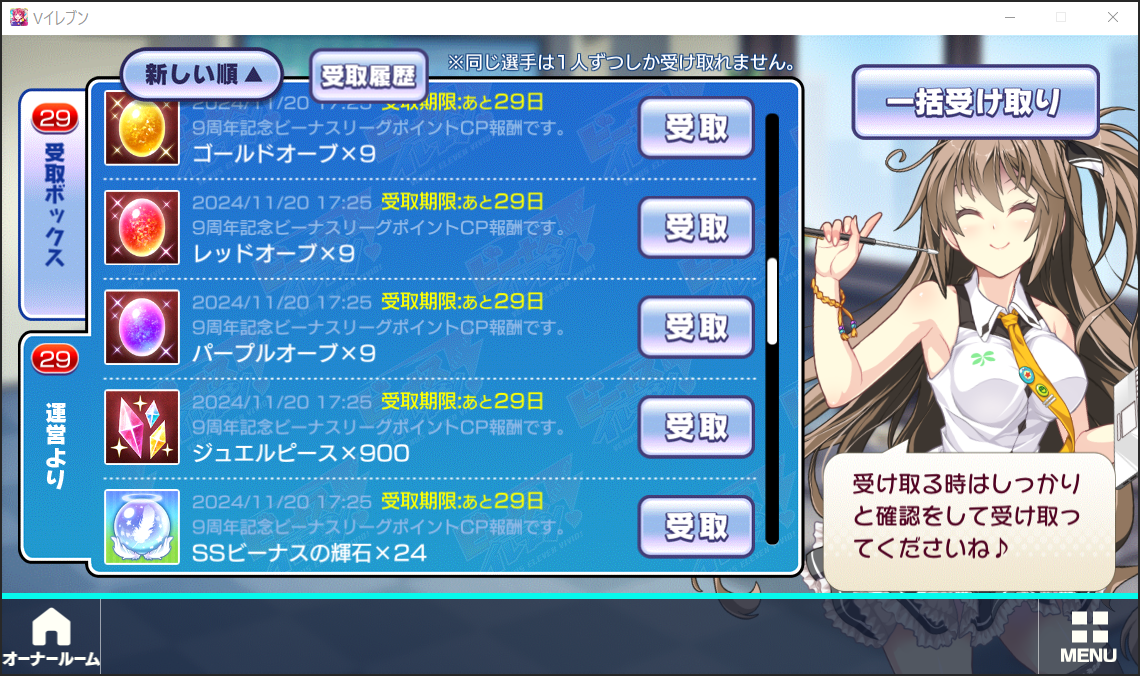The height and width of the screenshot is (676, 1140).
Task: Claim the ジュエルピース×900 reward
Action: pos(696,427)
